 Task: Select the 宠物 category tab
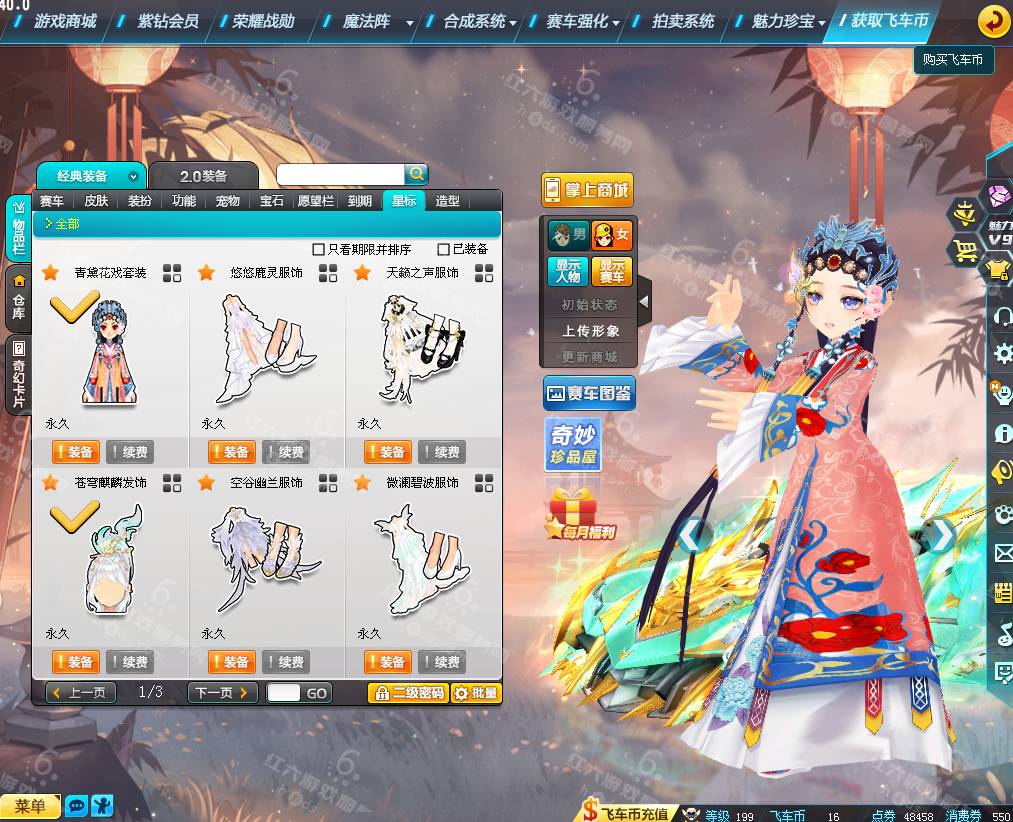tap(228, 201)
